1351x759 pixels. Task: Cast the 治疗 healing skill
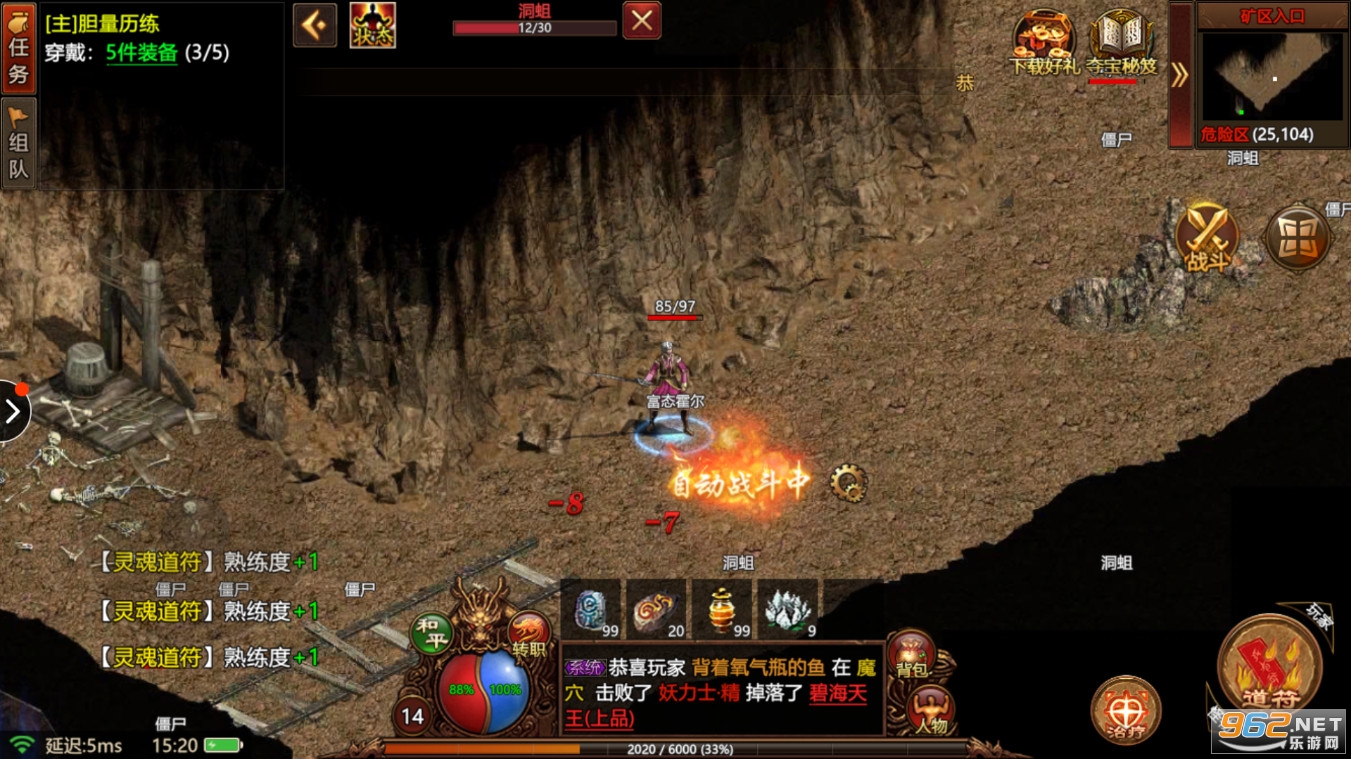[1125, 711]
